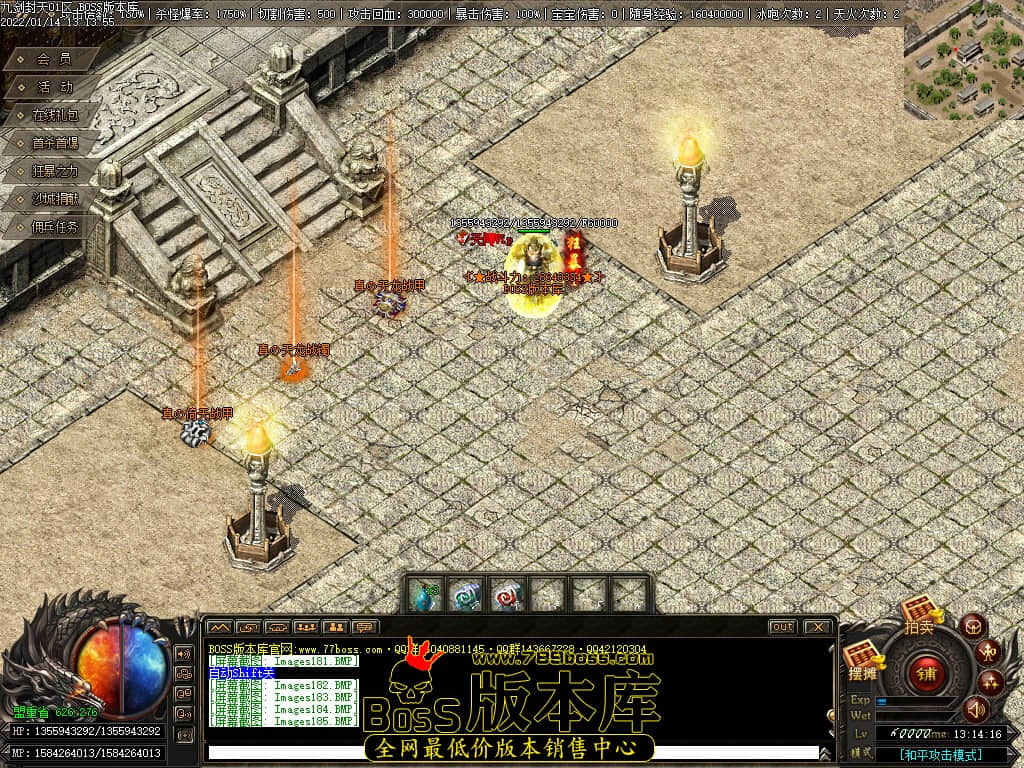Open the 首杀首爆 first-kill menu
Screen dimensions: 1024x768
[54, 143]
